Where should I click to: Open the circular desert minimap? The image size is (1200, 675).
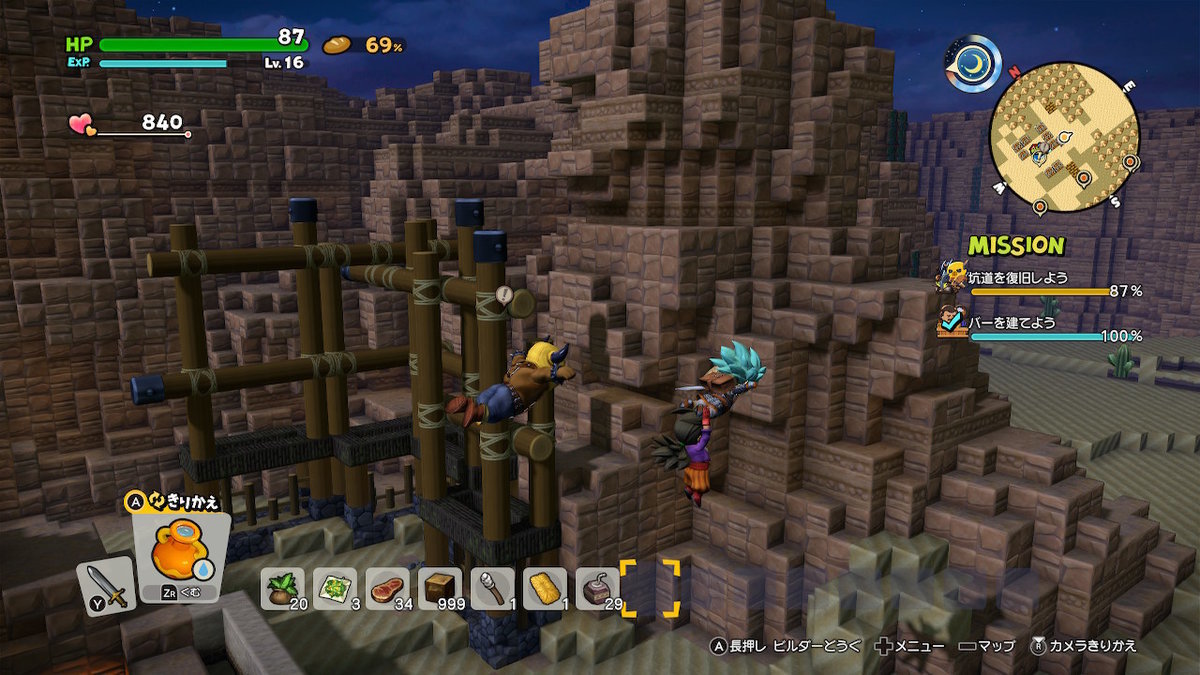click(x=1064, y=136)
